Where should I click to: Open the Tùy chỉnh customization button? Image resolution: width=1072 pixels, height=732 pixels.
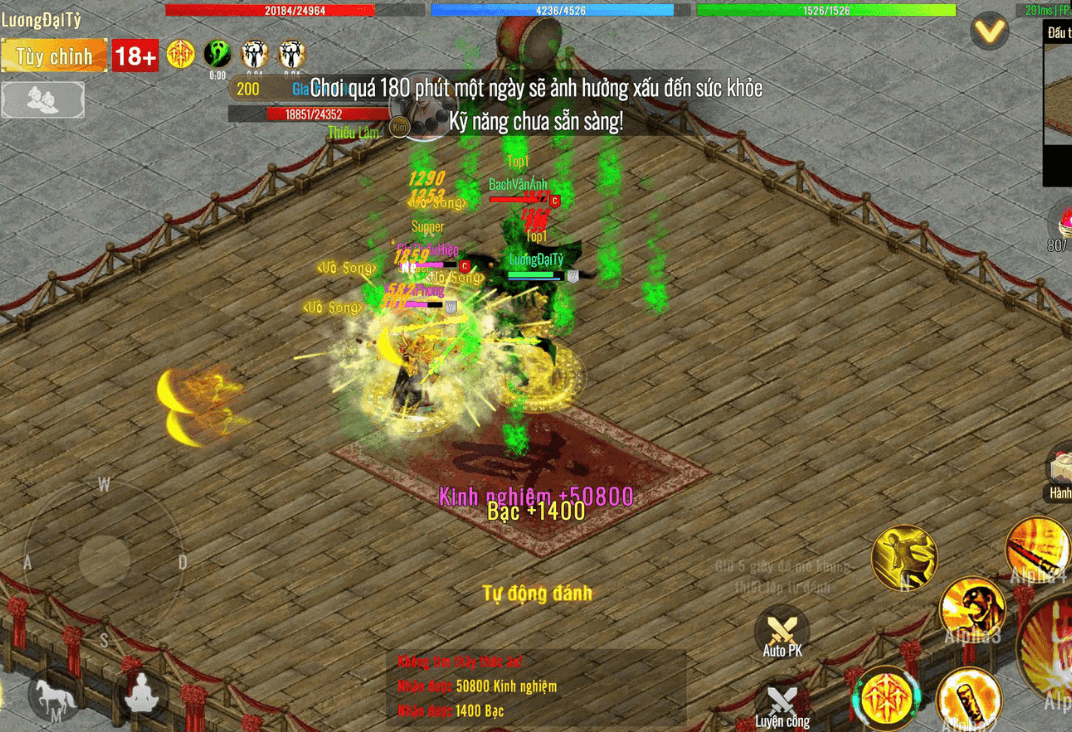pos(54,56)
